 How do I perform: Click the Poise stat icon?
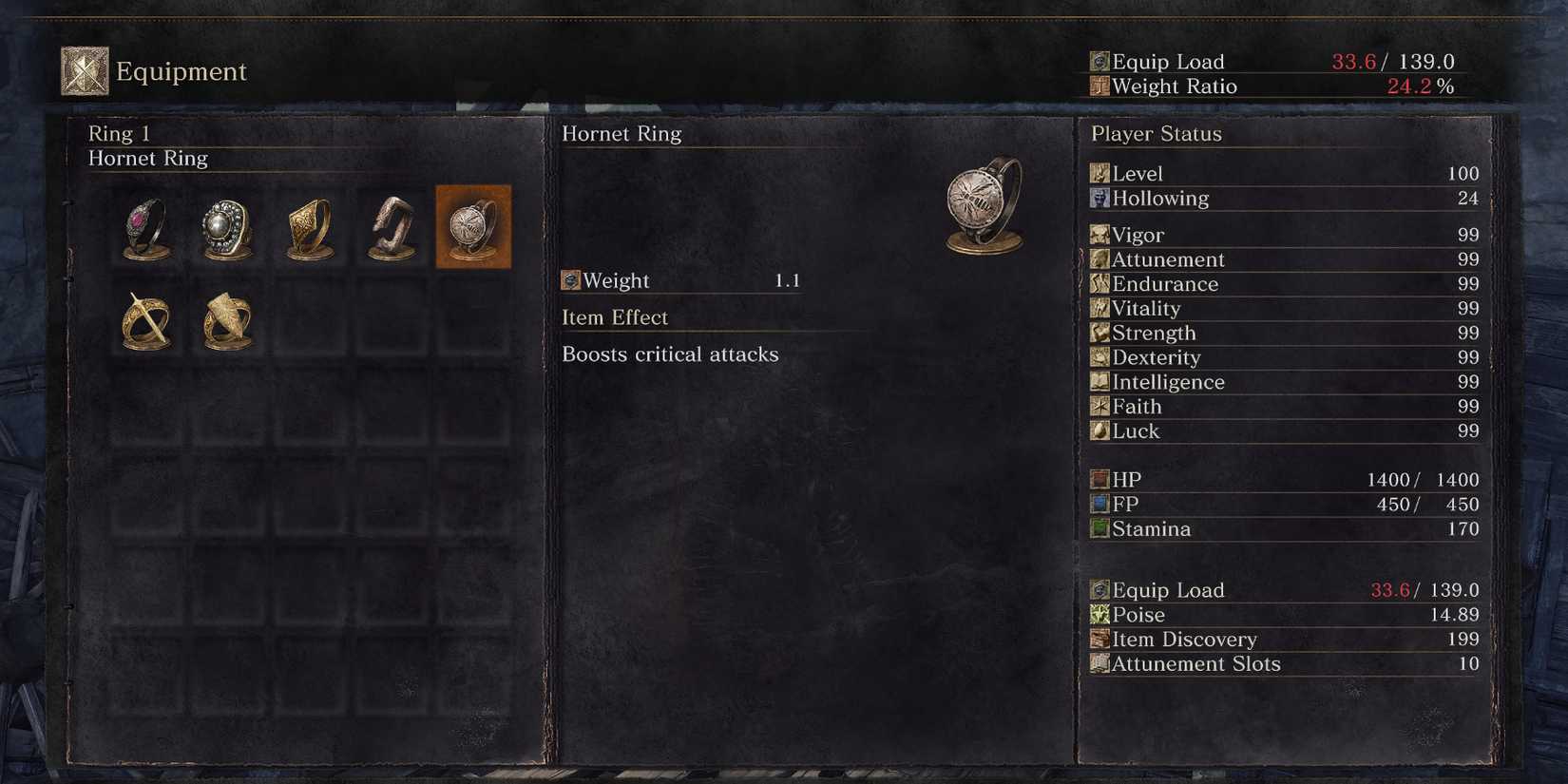click(1100, 615)
